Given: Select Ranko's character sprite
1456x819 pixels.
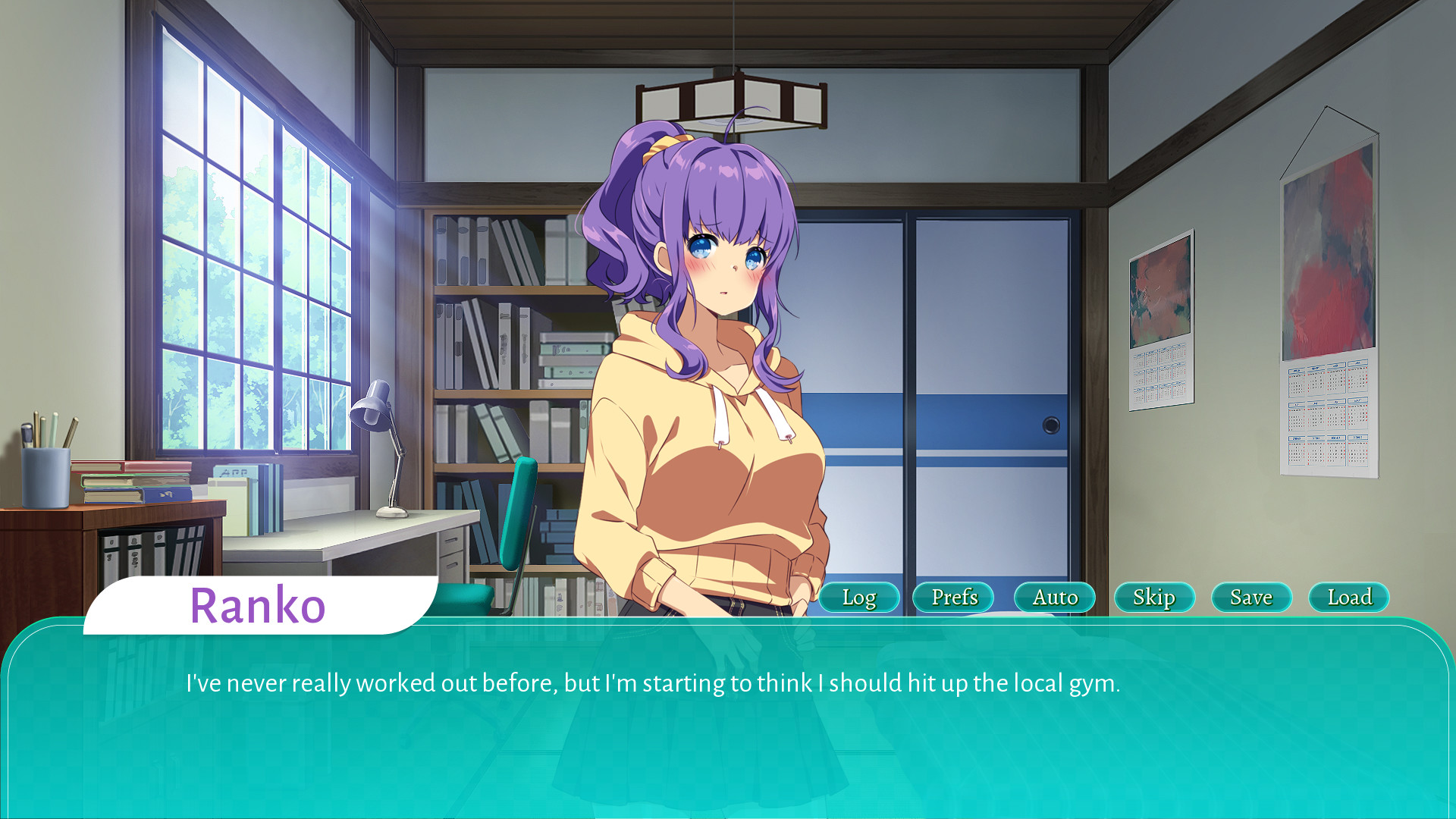Looking at the screenshot, I should click(x=713, y=341).
